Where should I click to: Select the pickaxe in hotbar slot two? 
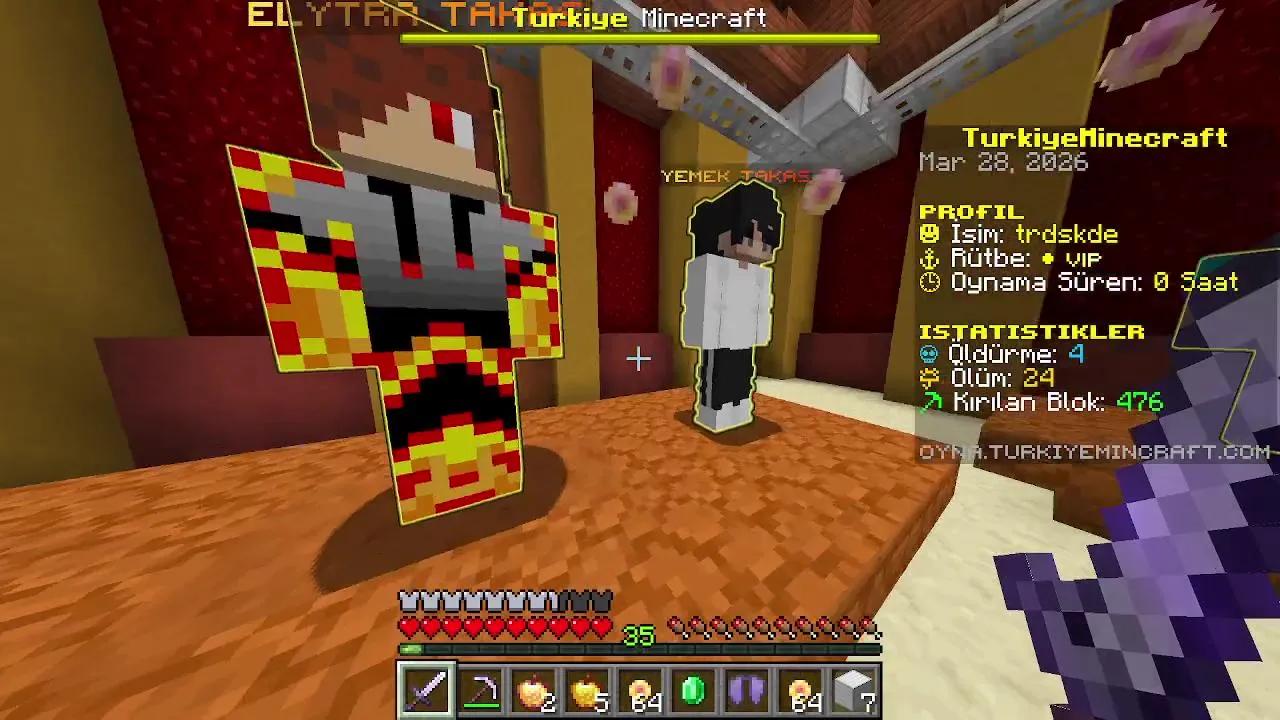coord(479,690)
